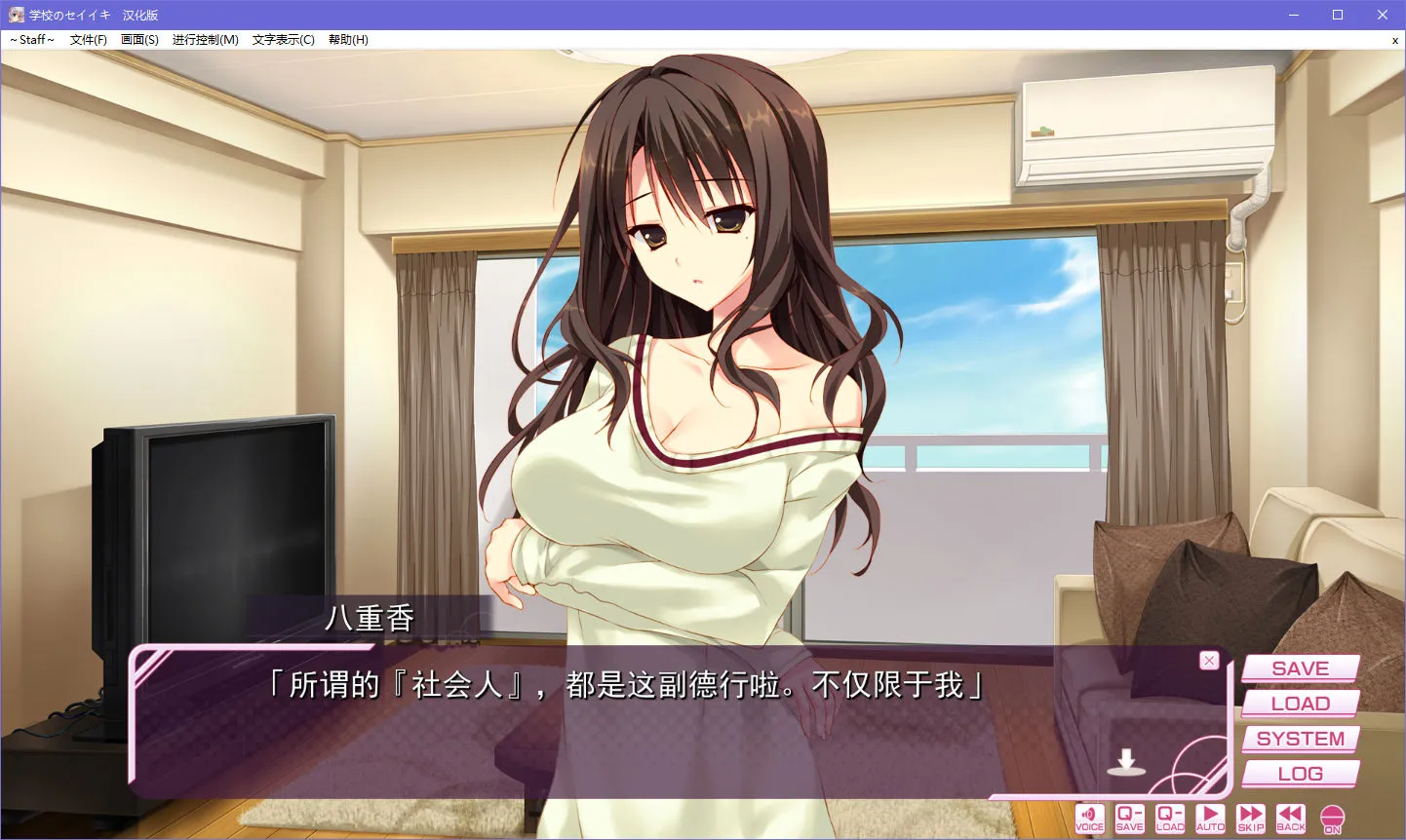1406x840 pixels.
Task: Open the SAVE menu
Action: (1300, 668)
